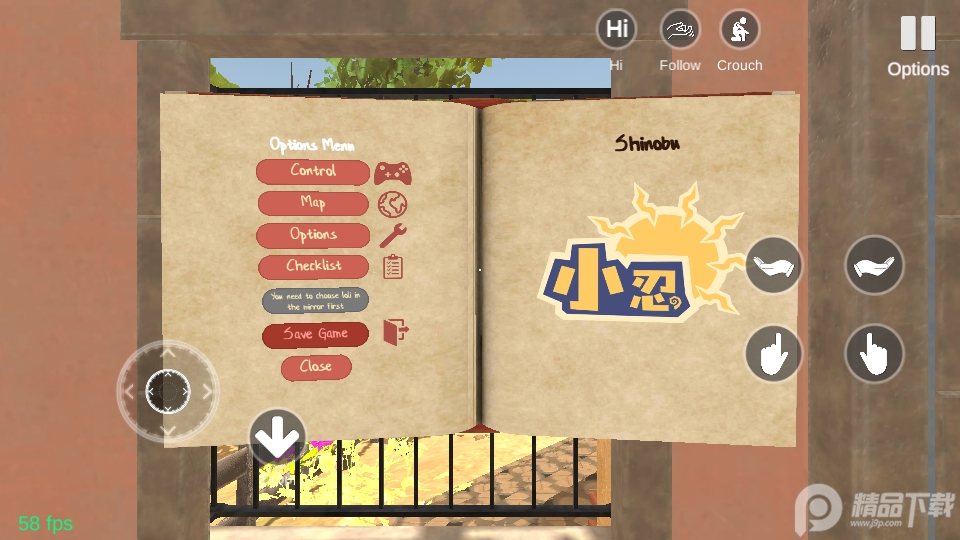Click the exit door icon
960x540 pixels.
coord(396,332)
